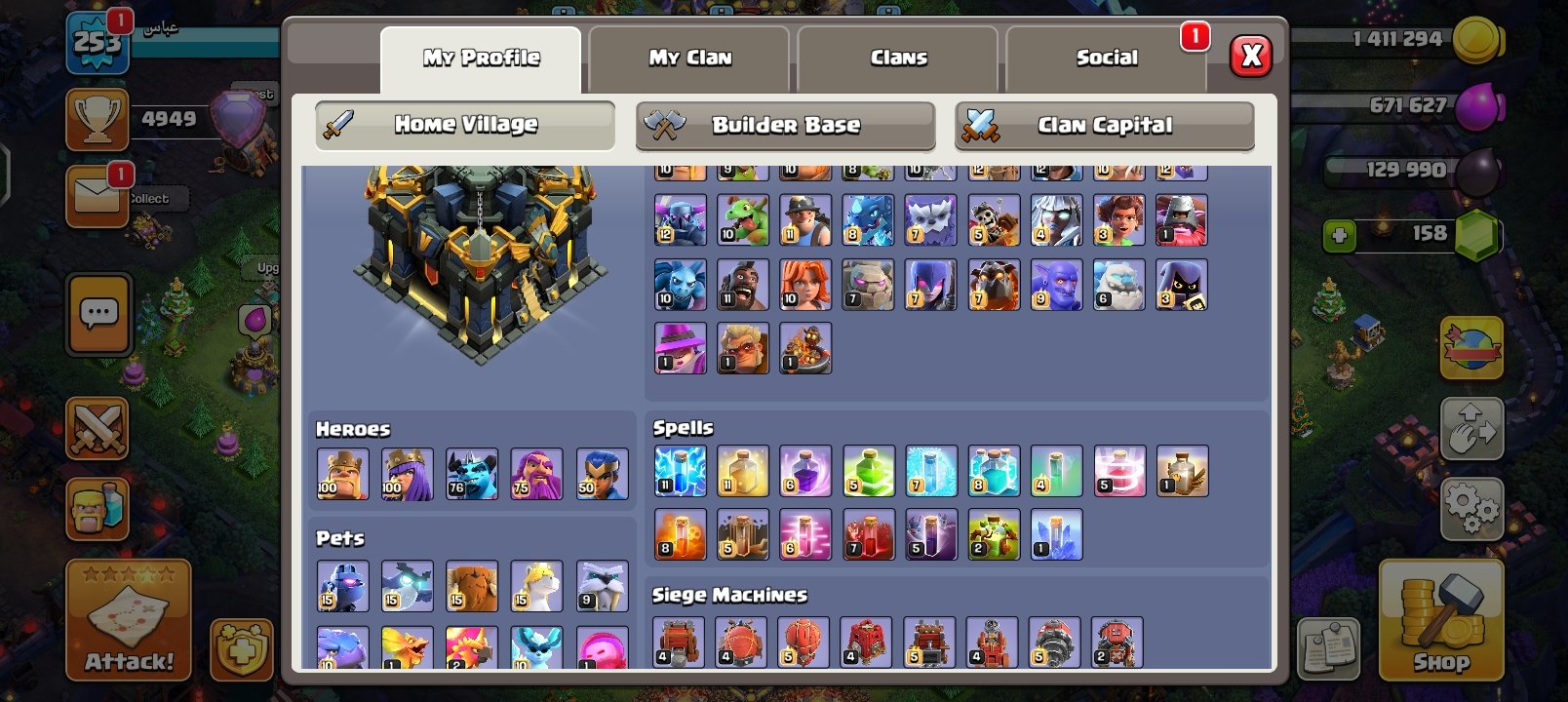Switch to the Clans tab
1568x702 pixels.
click(x=897, y=57)
